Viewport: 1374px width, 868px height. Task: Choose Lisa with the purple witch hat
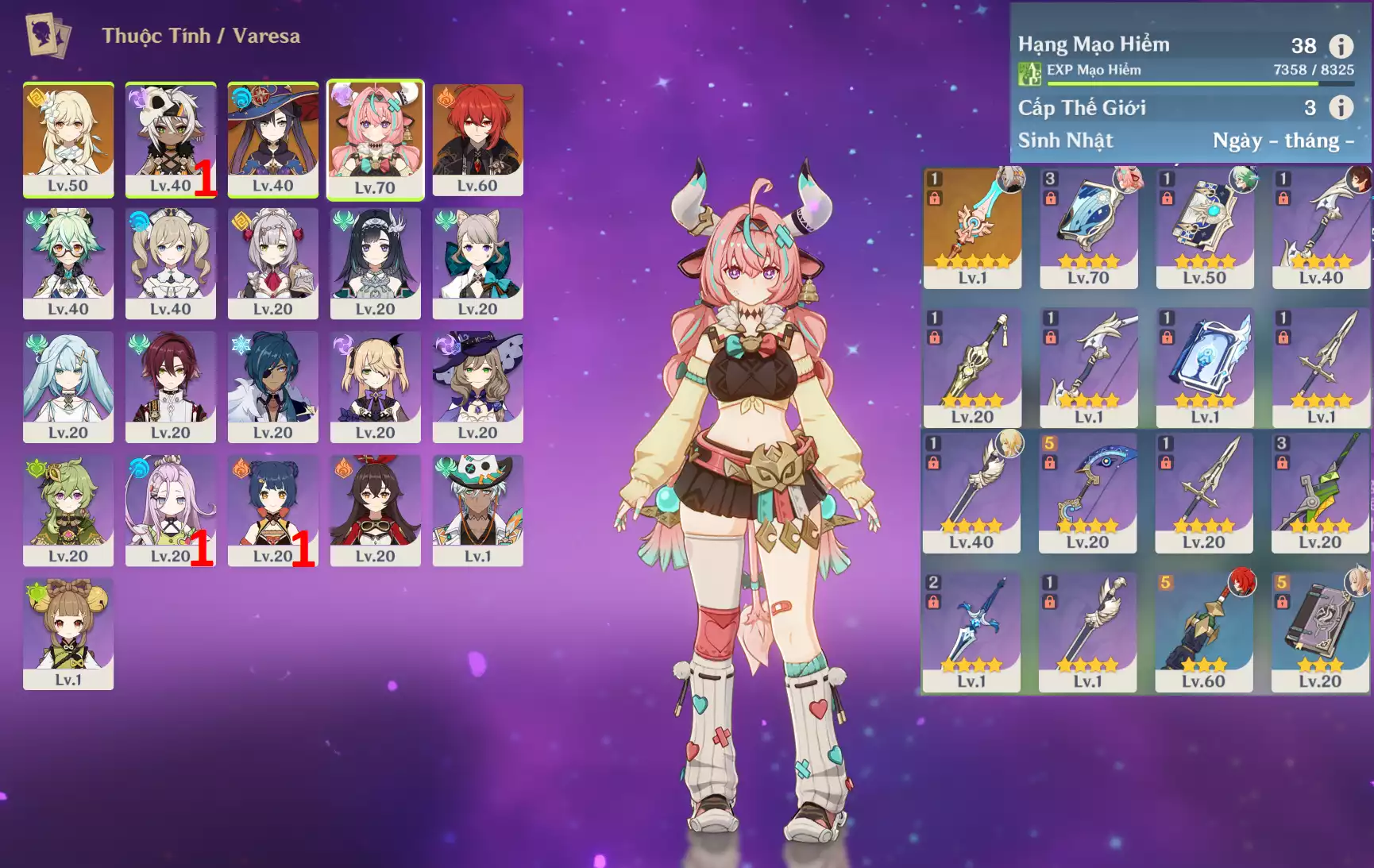tap(477, 387)
